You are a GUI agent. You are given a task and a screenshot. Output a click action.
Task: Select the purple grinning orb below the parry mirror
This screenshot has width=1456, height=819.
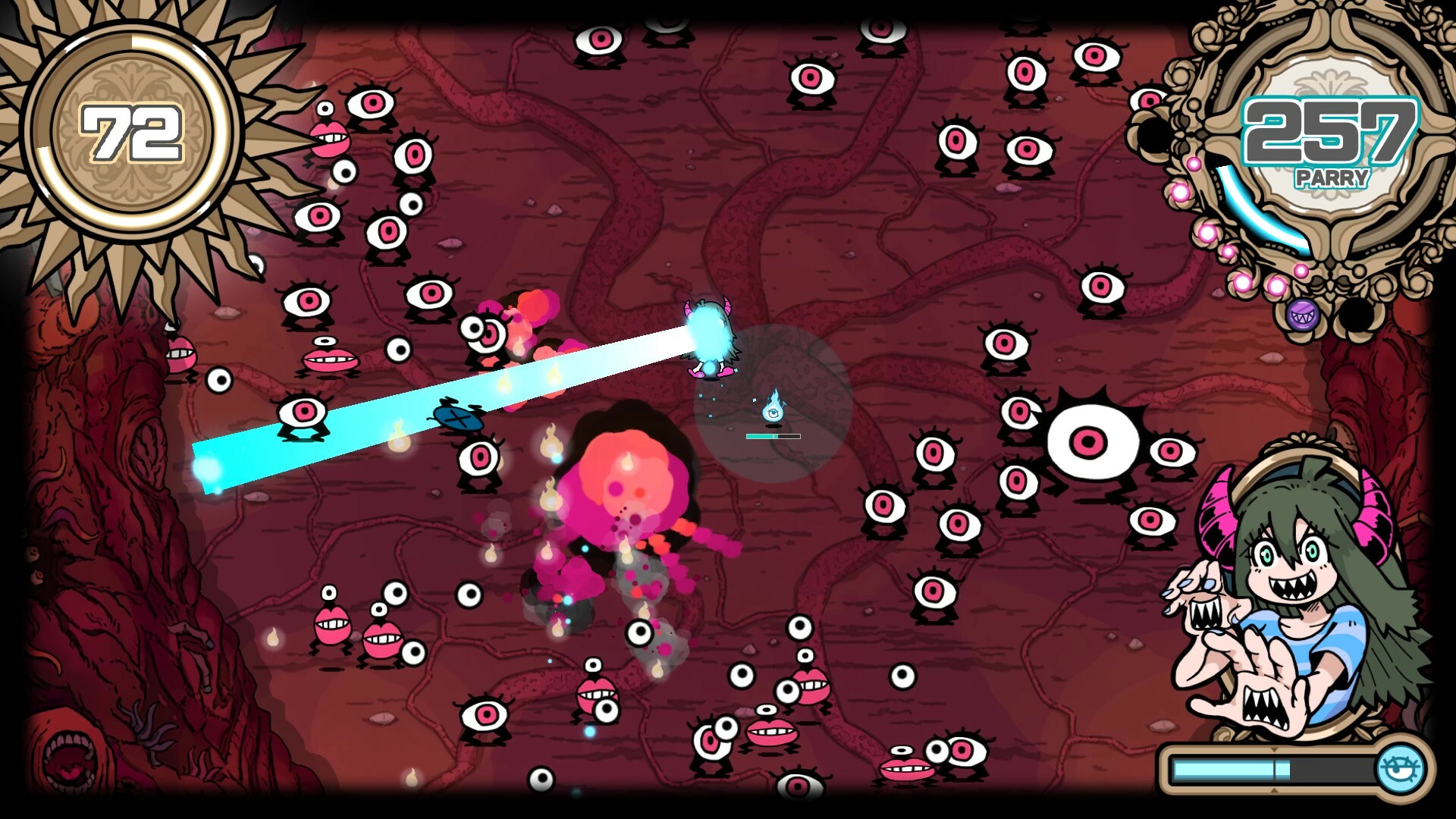1303,317
